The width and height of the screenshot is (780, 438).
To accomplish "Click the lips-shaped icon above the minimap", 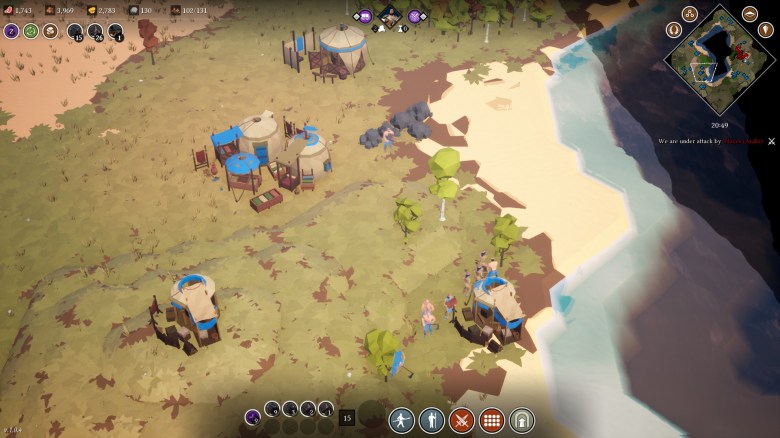I will [x=749, y=14].
